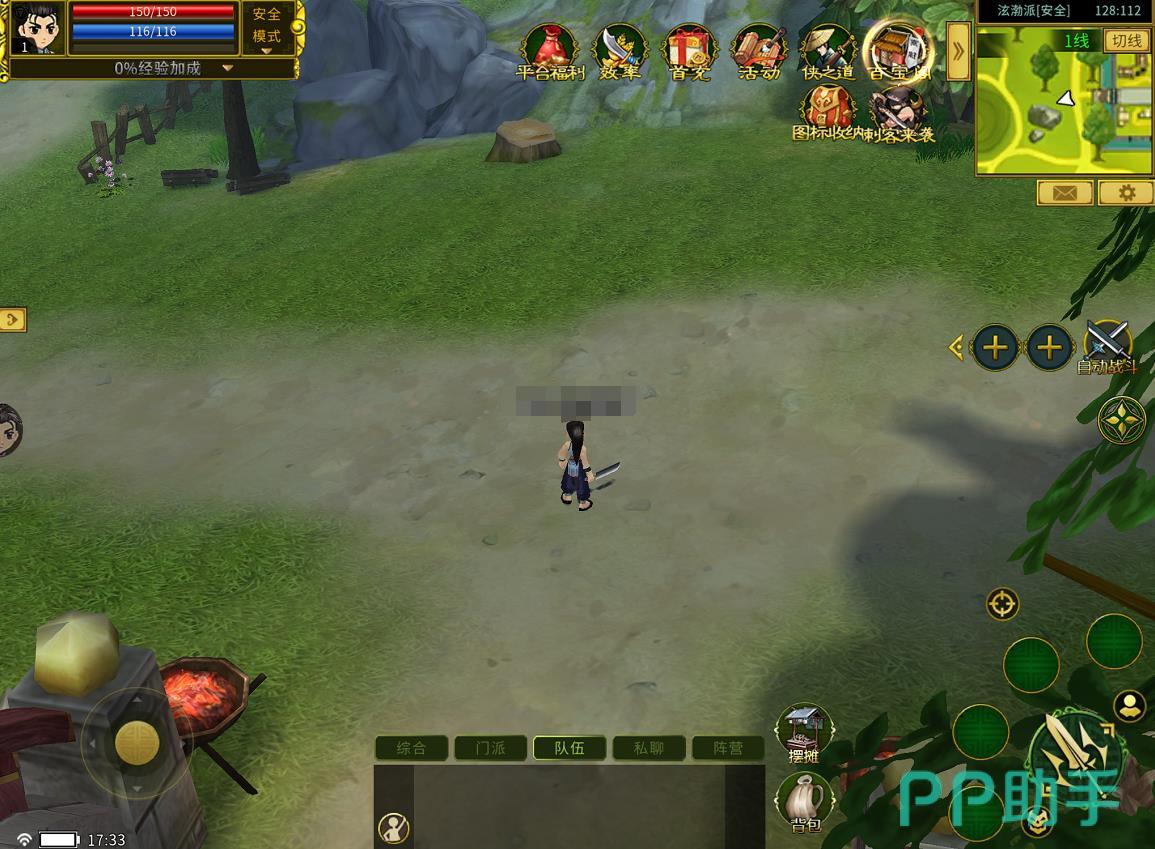
Task: Click the 切线 switch-line button
Action: pyautogui.click(x=1127, y=40)
